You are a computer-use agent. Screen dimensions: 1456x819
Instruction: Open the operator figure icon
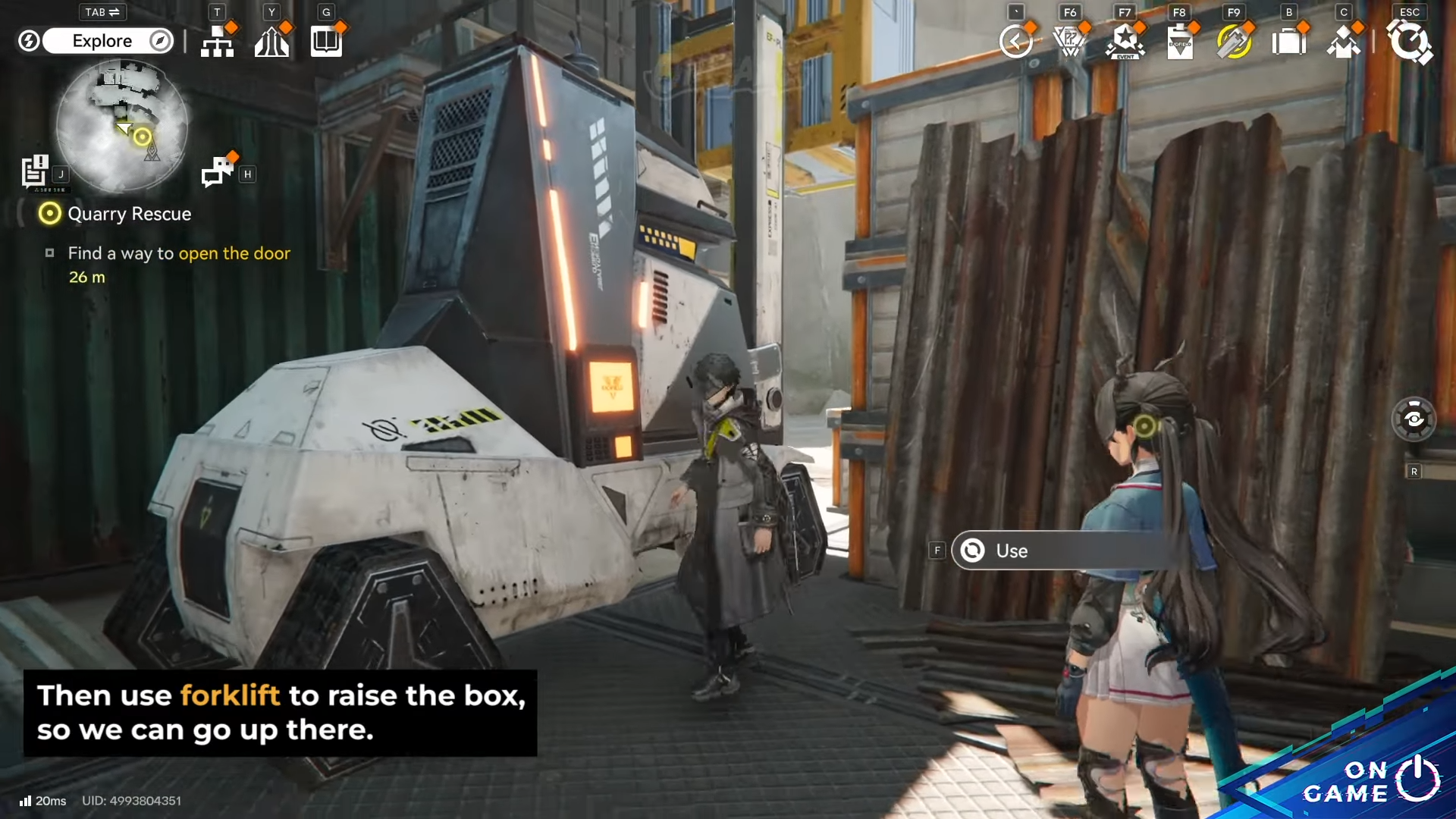click(x=1343, y=42)
